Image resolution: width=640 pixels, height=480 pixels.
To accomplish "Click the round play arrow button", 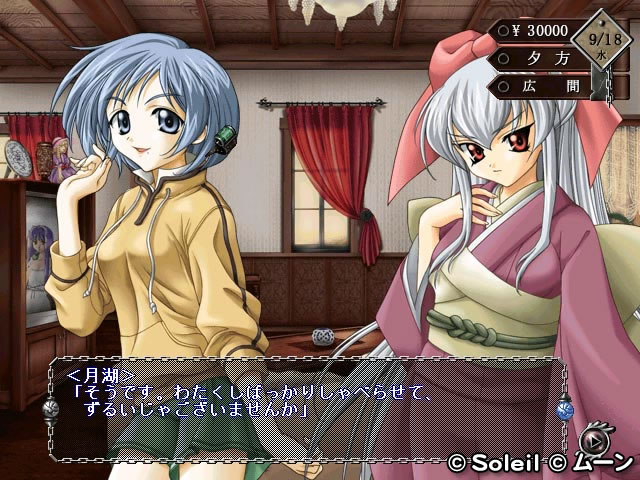I will [x=596, y=439].
